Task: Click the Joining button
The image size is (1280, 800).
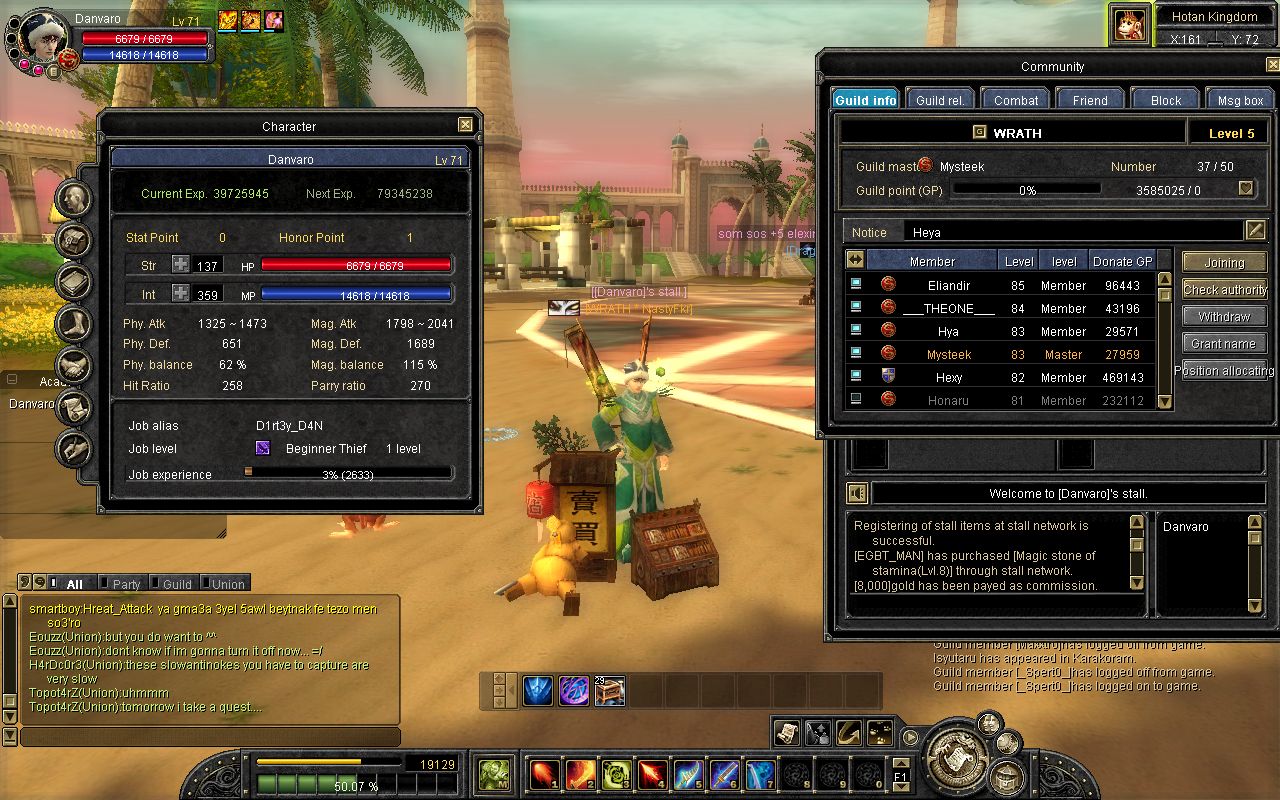Action: pyautogui.click(x=1224, y=262)
